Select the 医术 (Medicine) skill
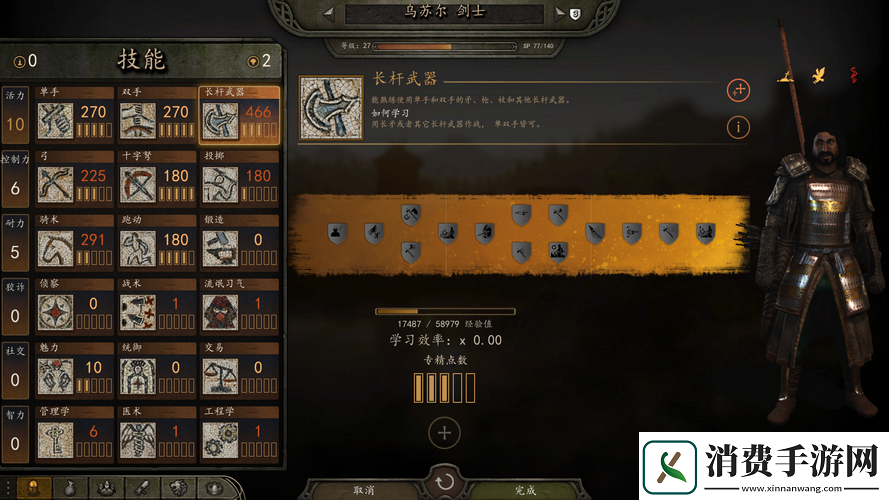Viewport: 889px width, 500px height. [x=138, y=441]
